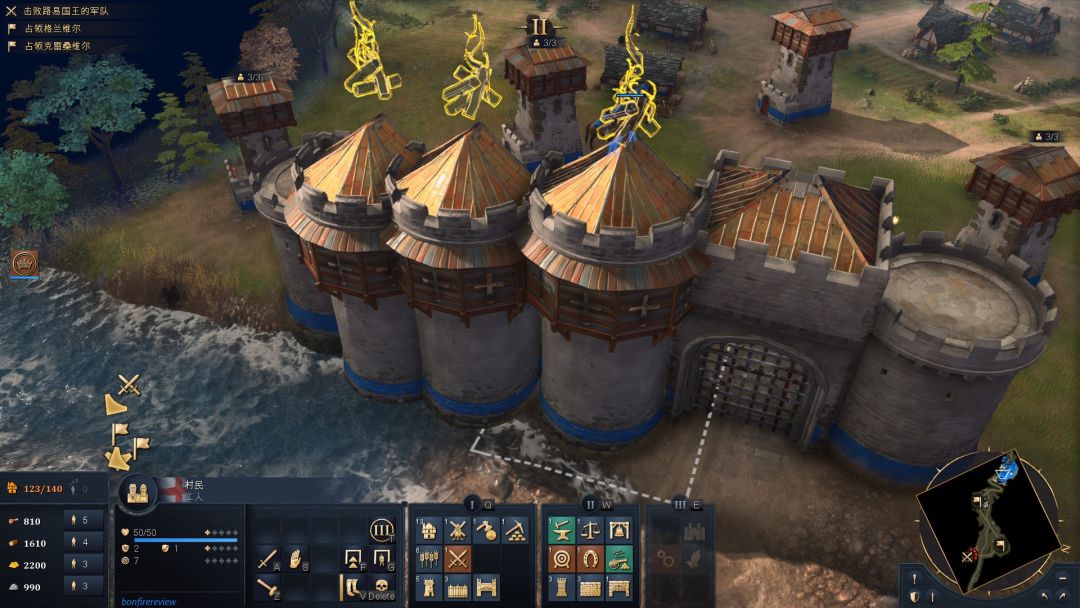The height and width of the screenshot is (608, 1080).
Task: Select the villager portrait
Action: click(137, 491)
